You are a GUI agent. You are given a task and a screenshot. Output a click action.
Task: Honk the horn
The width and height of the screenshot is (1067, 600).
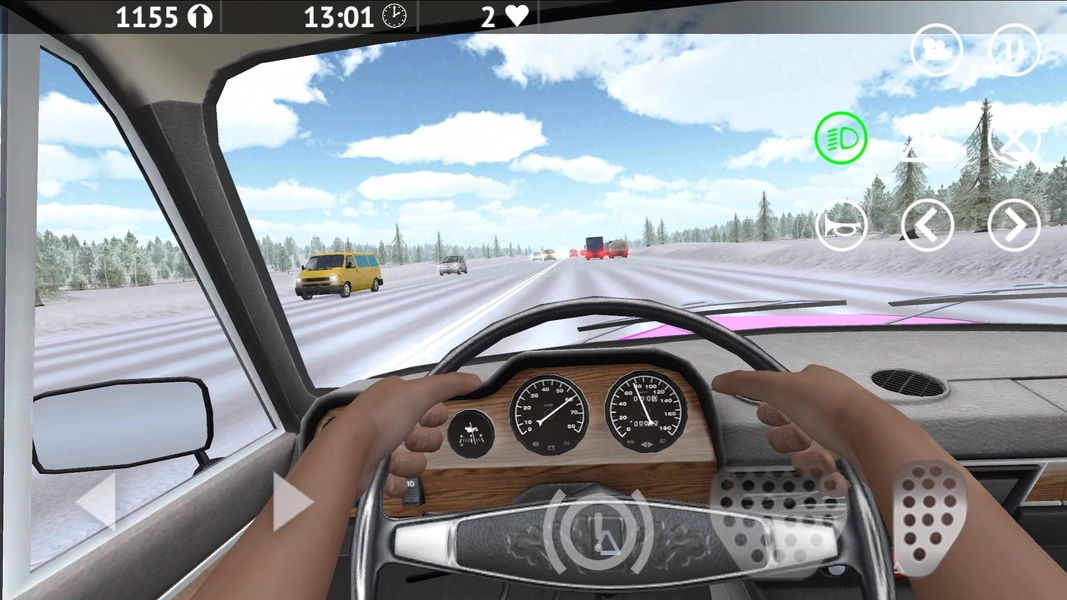[840, 226]
